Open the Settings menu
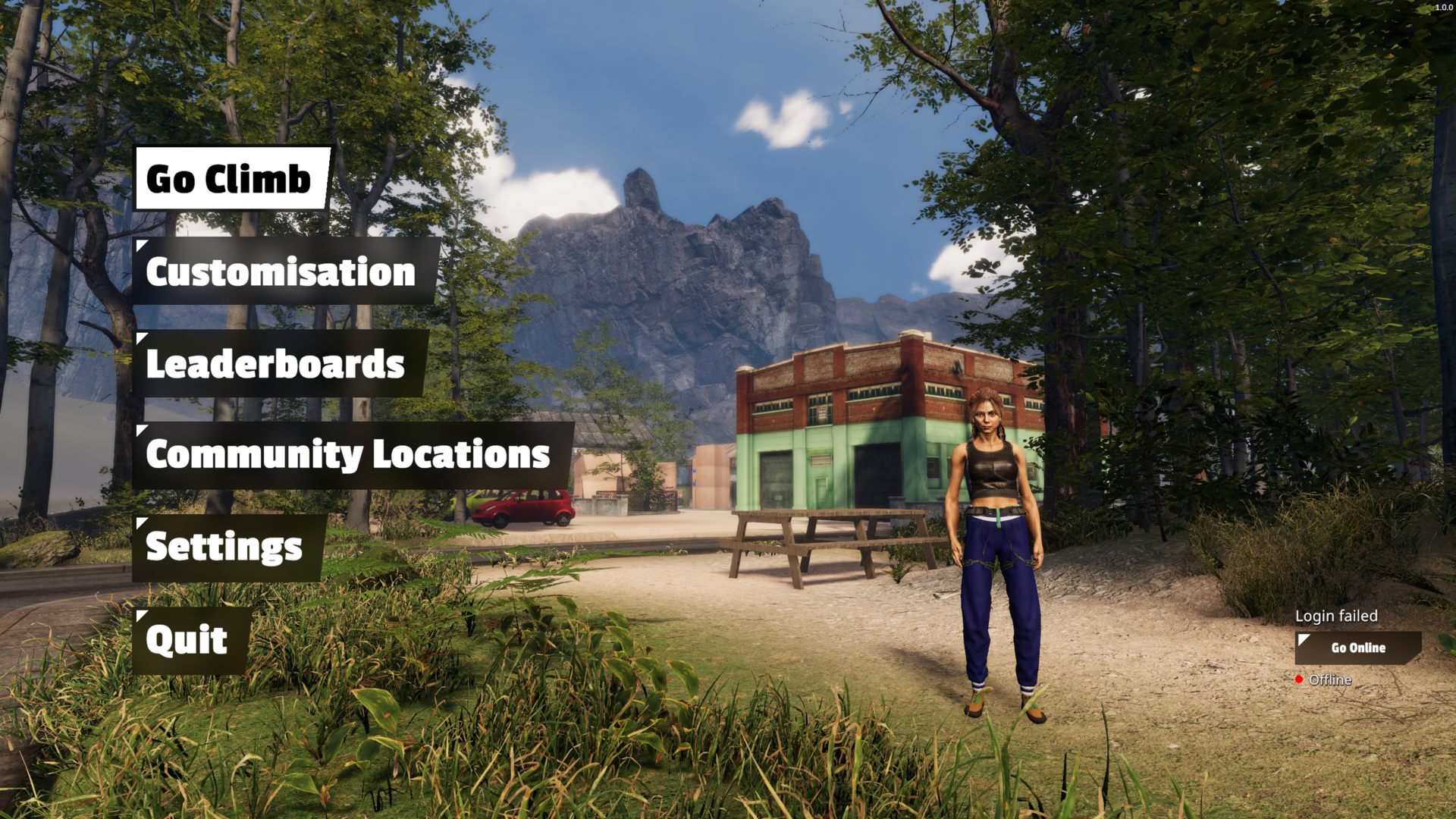The height and width of the screenshot is (819, 1456). [227, 548]
